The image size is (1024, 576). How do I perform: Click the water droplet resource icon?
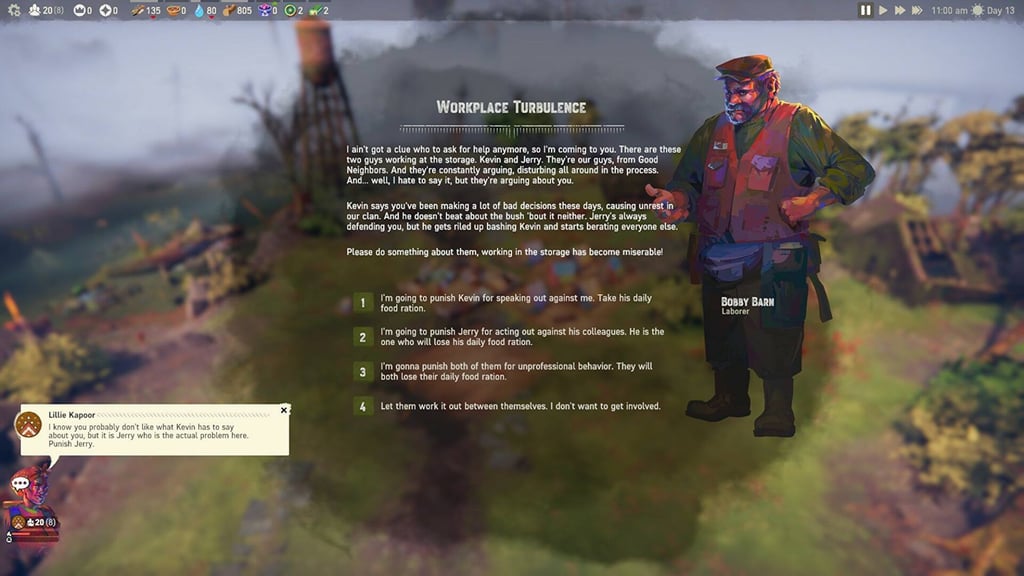(x=199, y=10)
